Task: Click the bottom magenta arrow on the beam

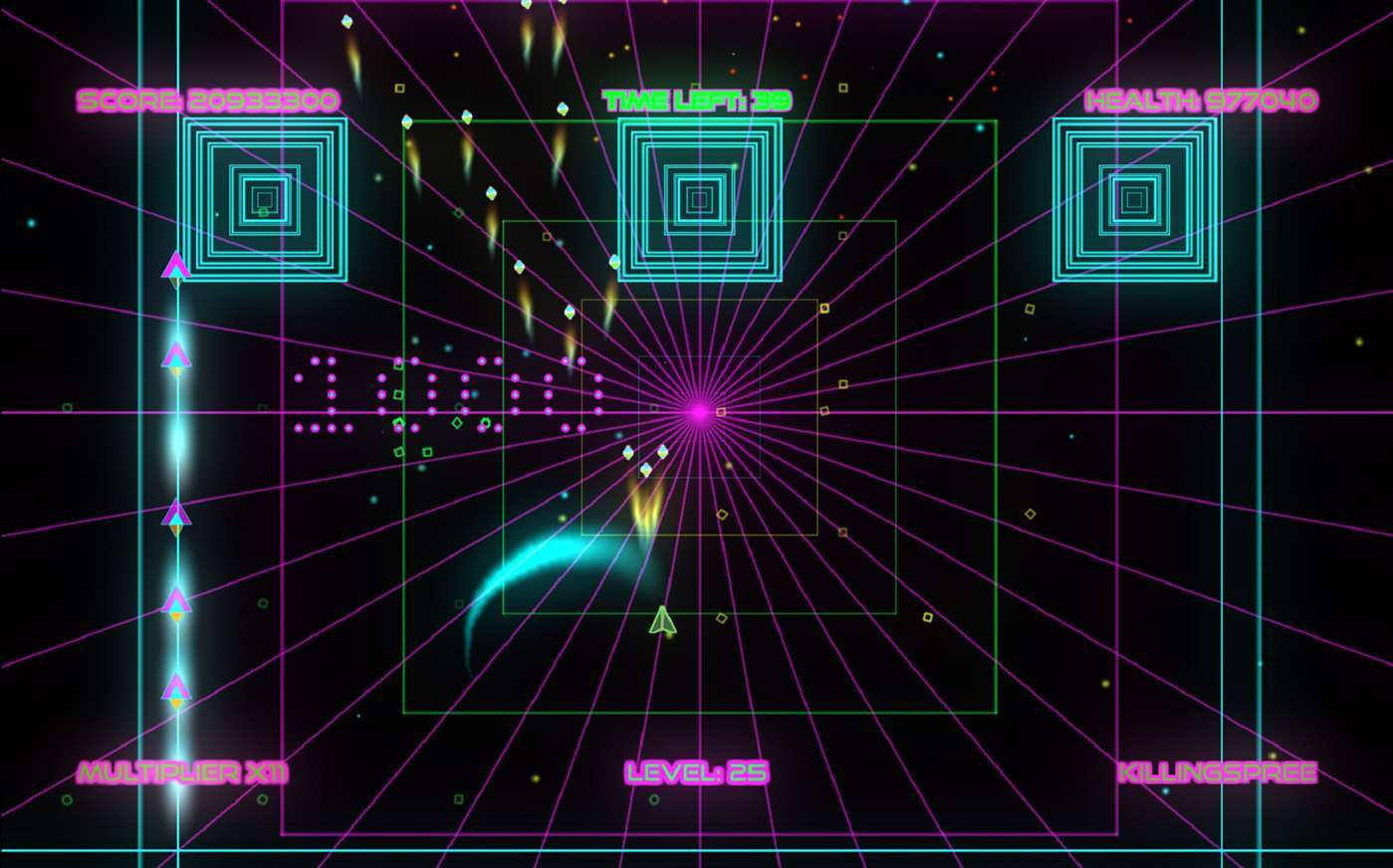Action: click(175, 687)
